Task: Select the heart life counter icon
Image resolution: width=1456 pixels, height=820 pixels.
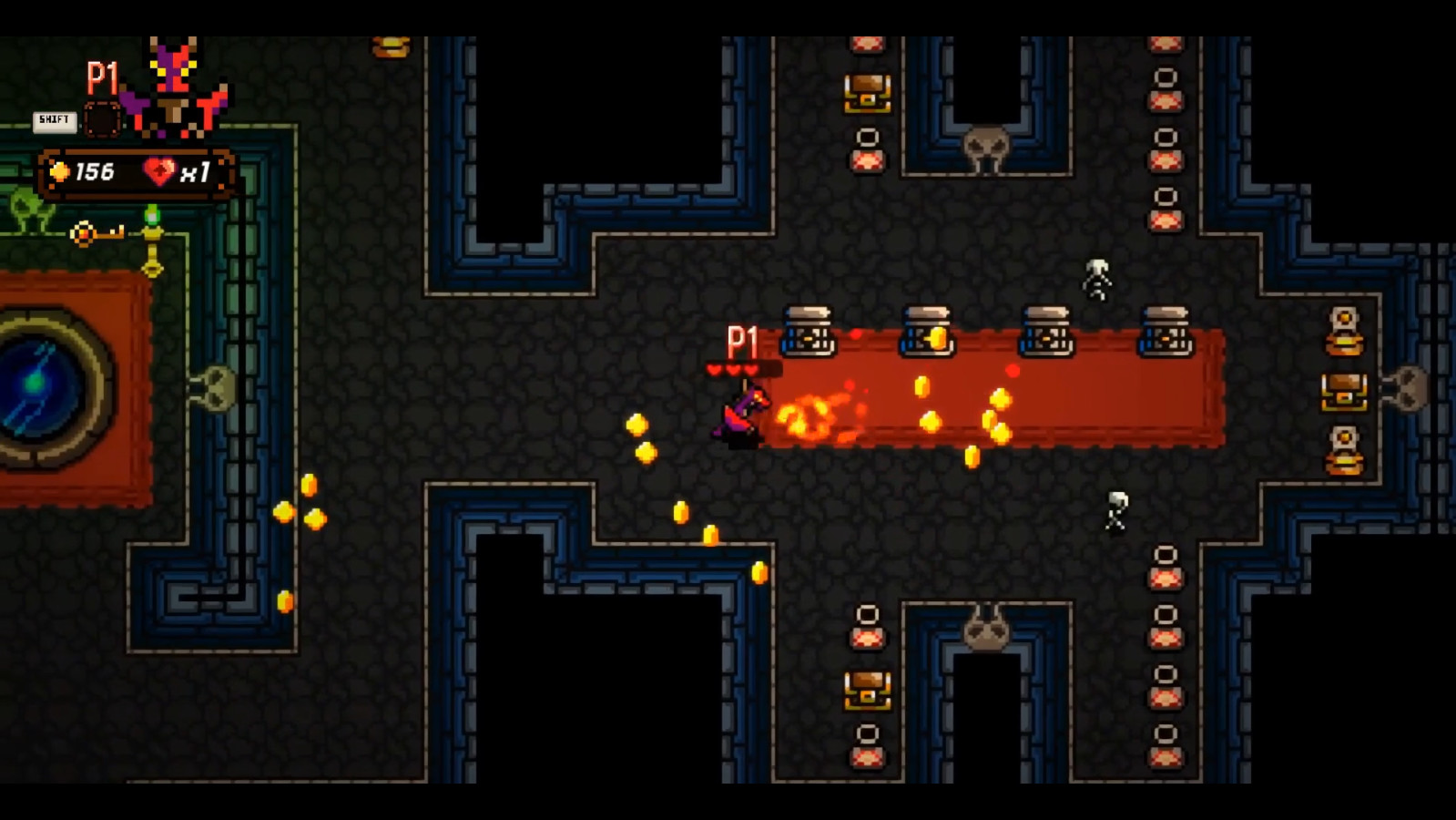Action: pyautogui.click(x=161, y=169)
